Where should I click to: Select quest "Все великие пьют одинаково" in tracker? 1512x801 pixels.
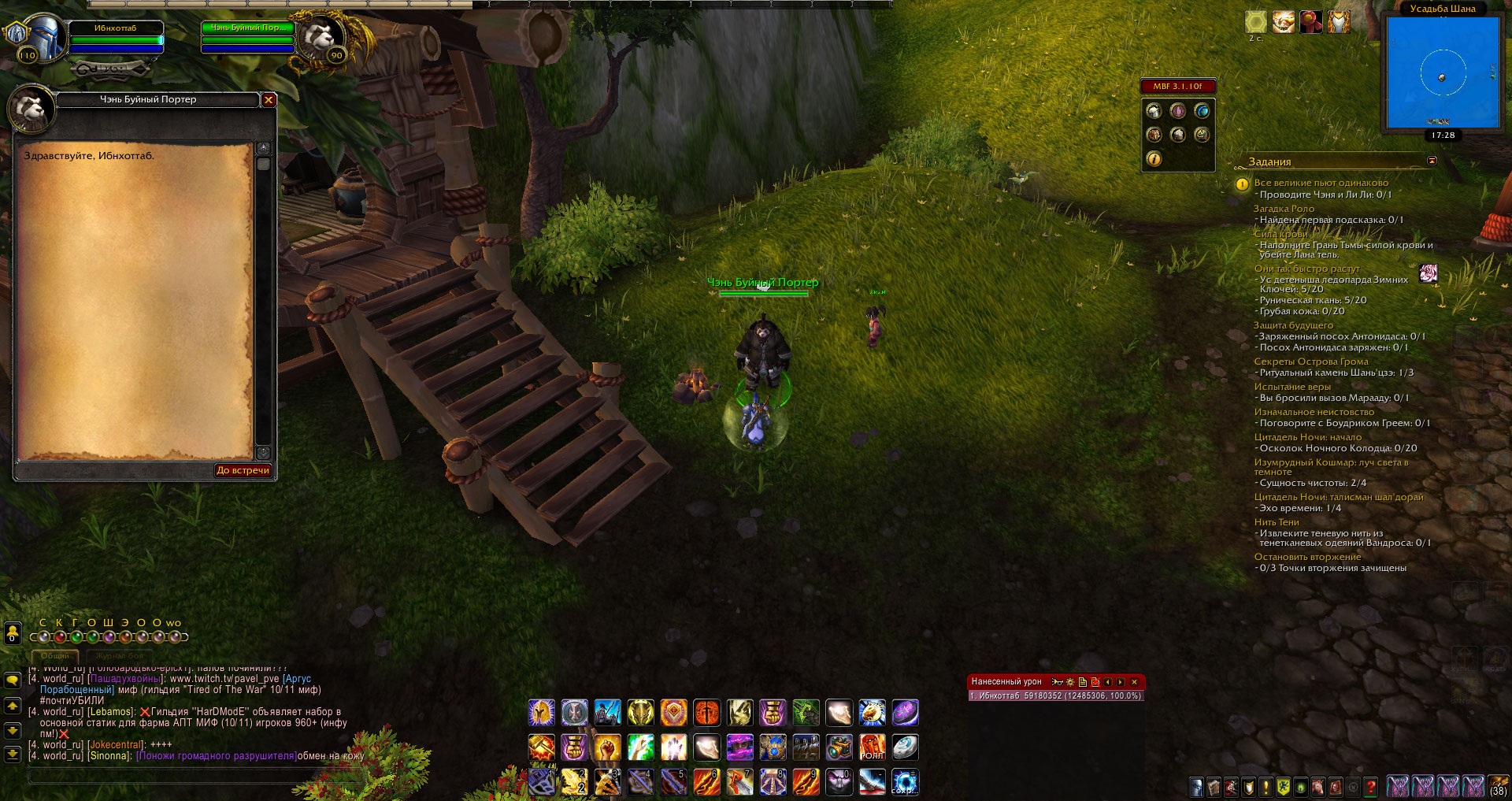click(x=1321, y=183)
